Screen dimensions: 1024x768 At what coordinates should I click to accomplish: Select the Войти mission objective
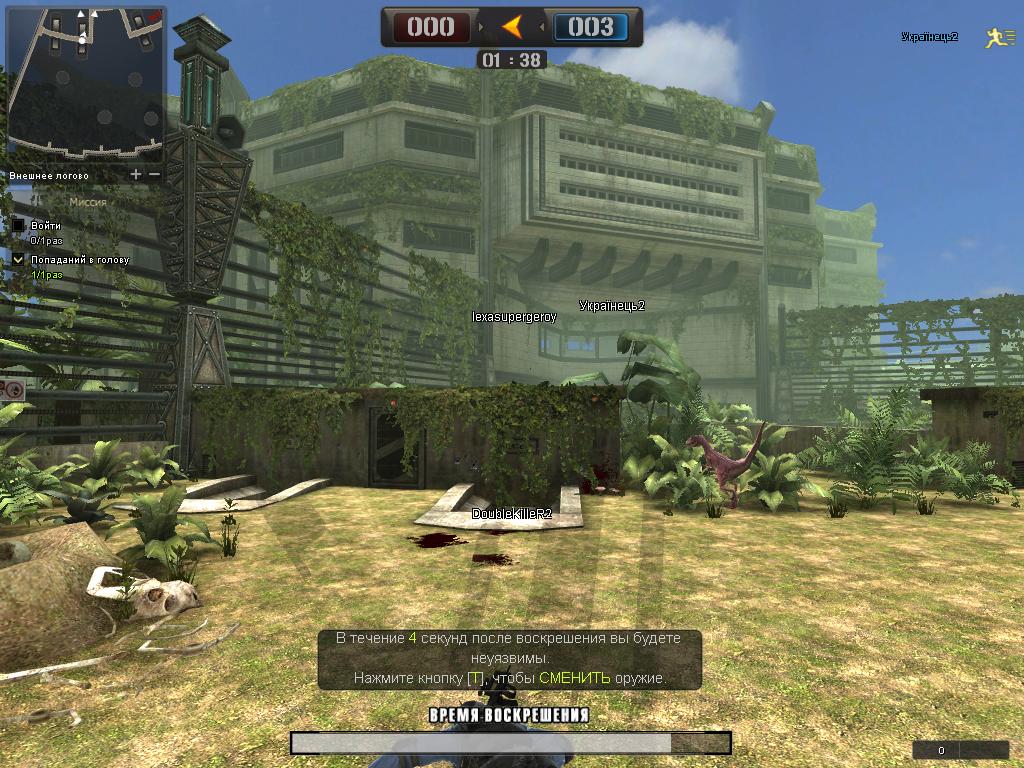45,226
